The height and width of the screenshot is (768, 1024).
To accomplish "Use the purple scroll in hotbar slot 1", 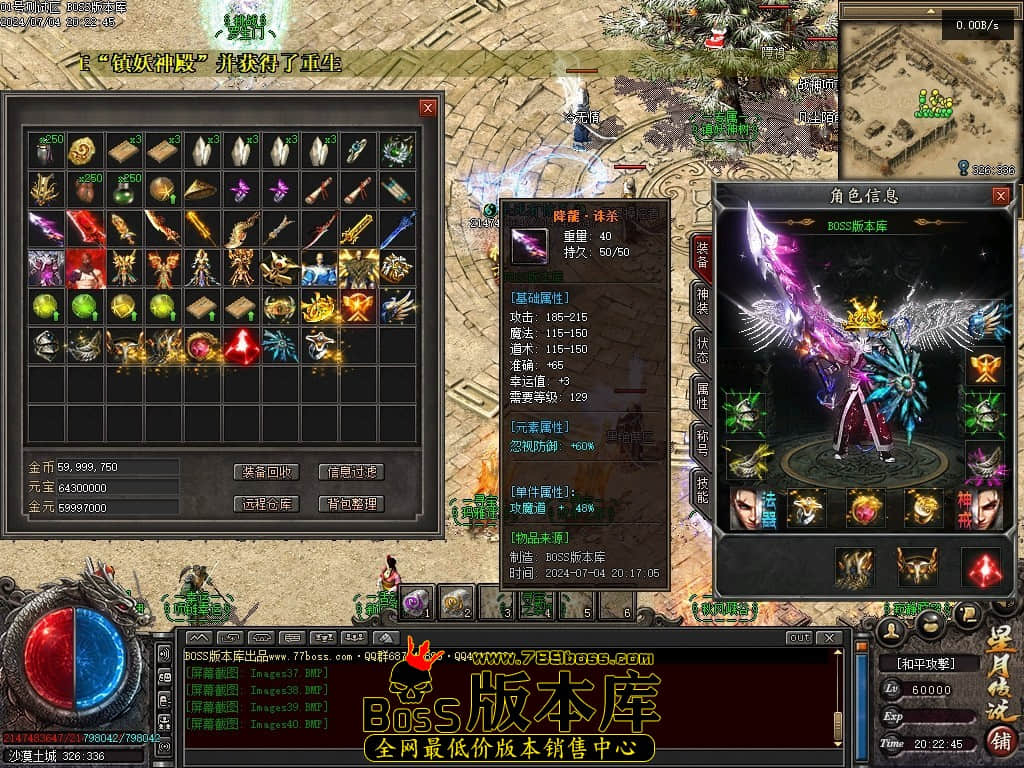I will 416,601.
